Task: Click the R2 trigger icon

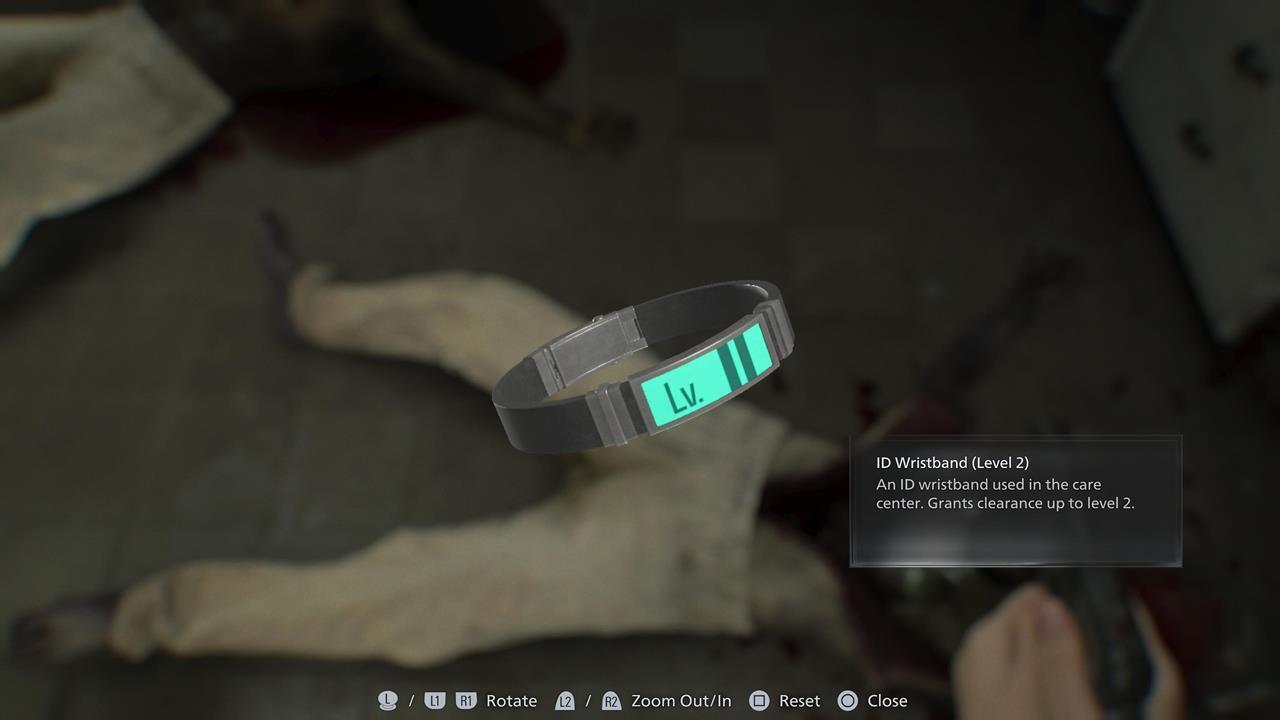Action: coord(611,701)
